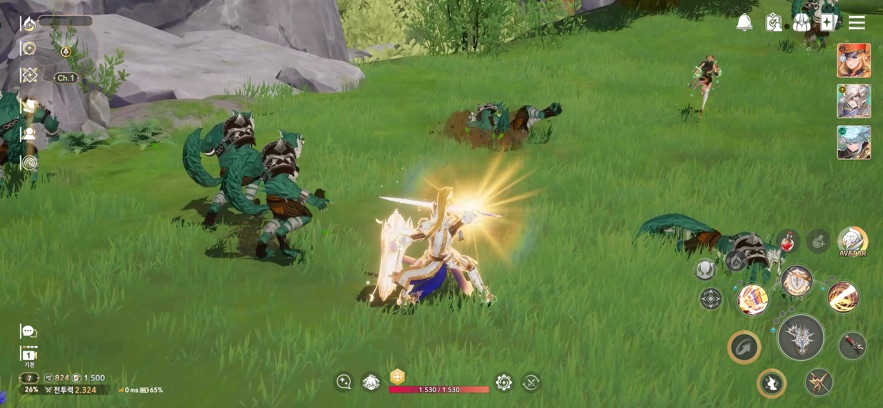This screenshot has height=408, width=883.
Task: Change the camera mode preset
Action: pyautogui.click(x=28, y=355)
